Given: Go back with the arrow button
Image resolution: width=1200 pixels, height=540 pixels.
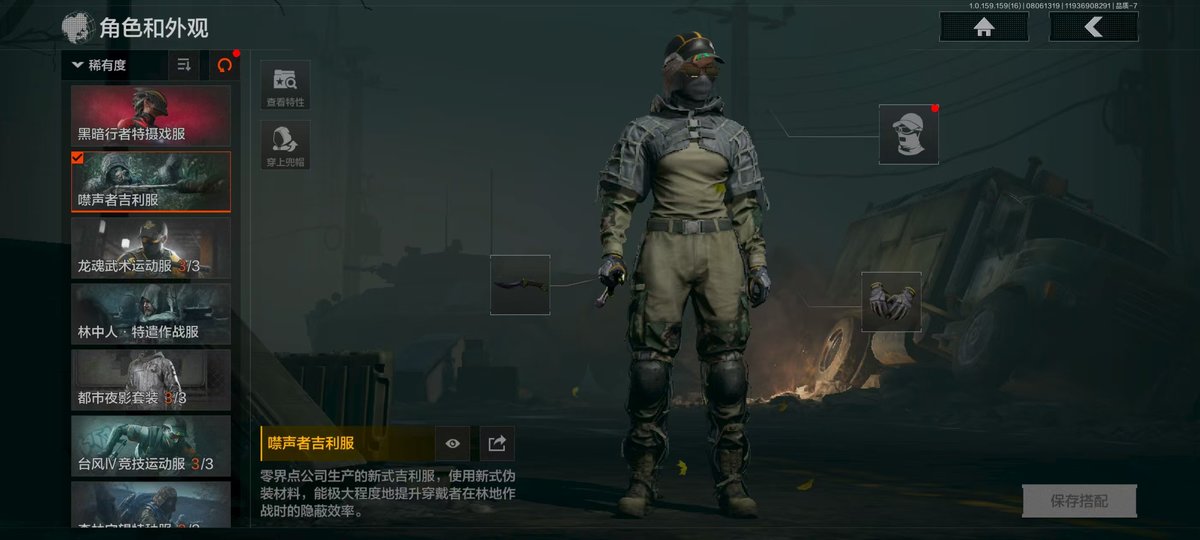Looking at the screenshot, I should click(x=1093, y=28).
